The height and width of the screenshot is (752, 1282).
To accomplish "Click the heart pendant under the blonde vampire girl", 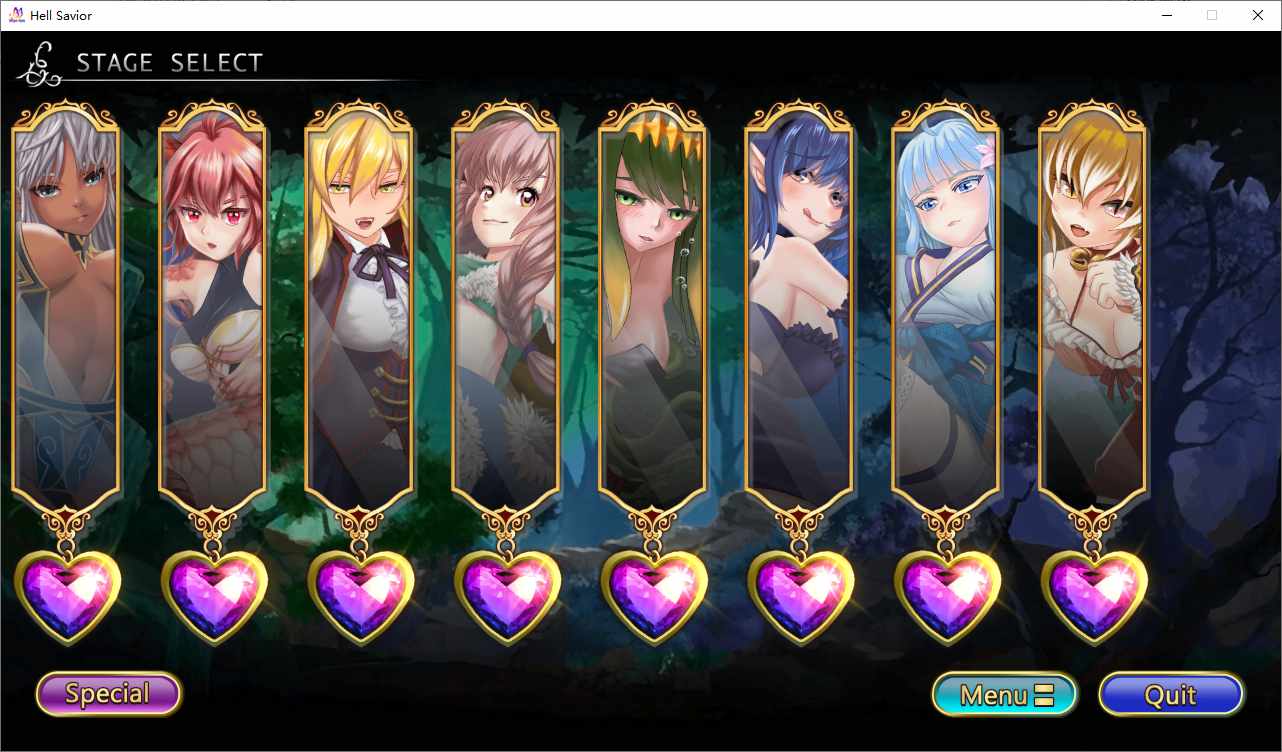I will tap(360, 594).
